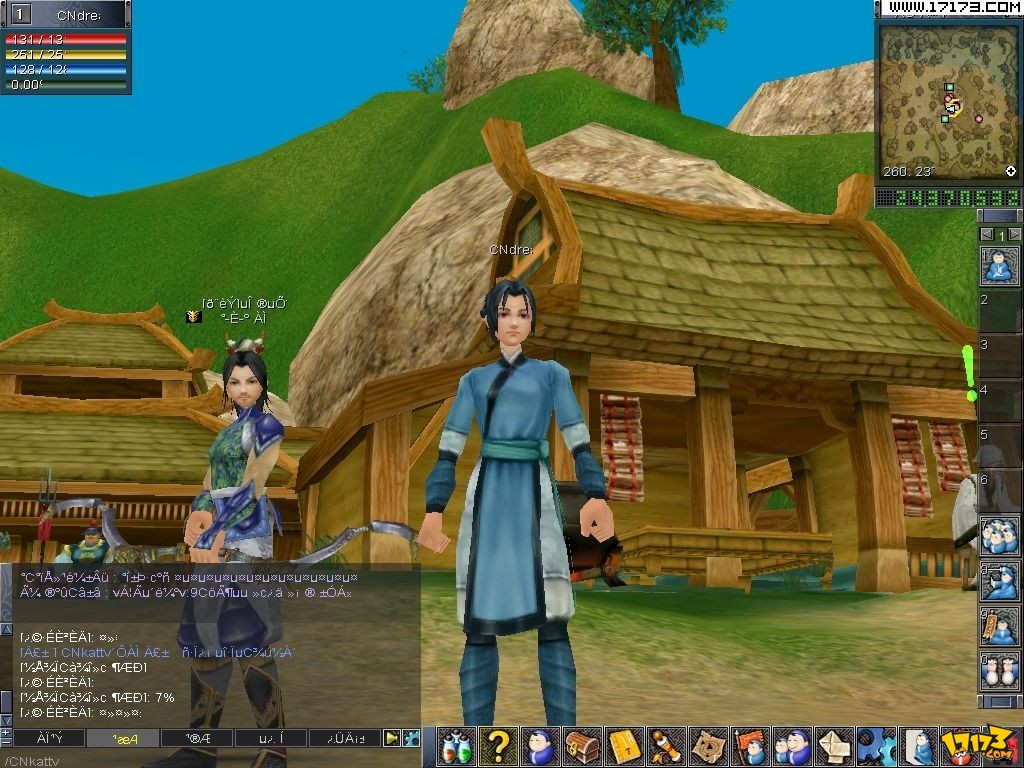The image size is (1024, 768).
Task: Open the yellow question mark help icon
Action: coord(499,746)
